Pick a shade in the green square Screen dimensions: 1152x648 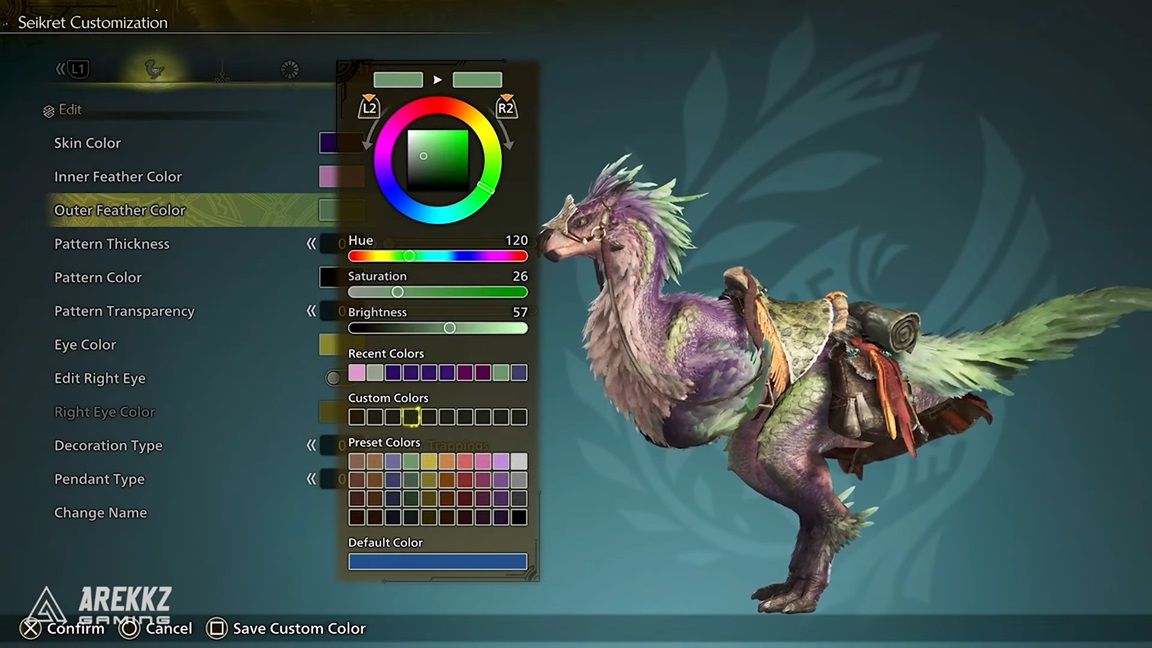pos(438,160)
